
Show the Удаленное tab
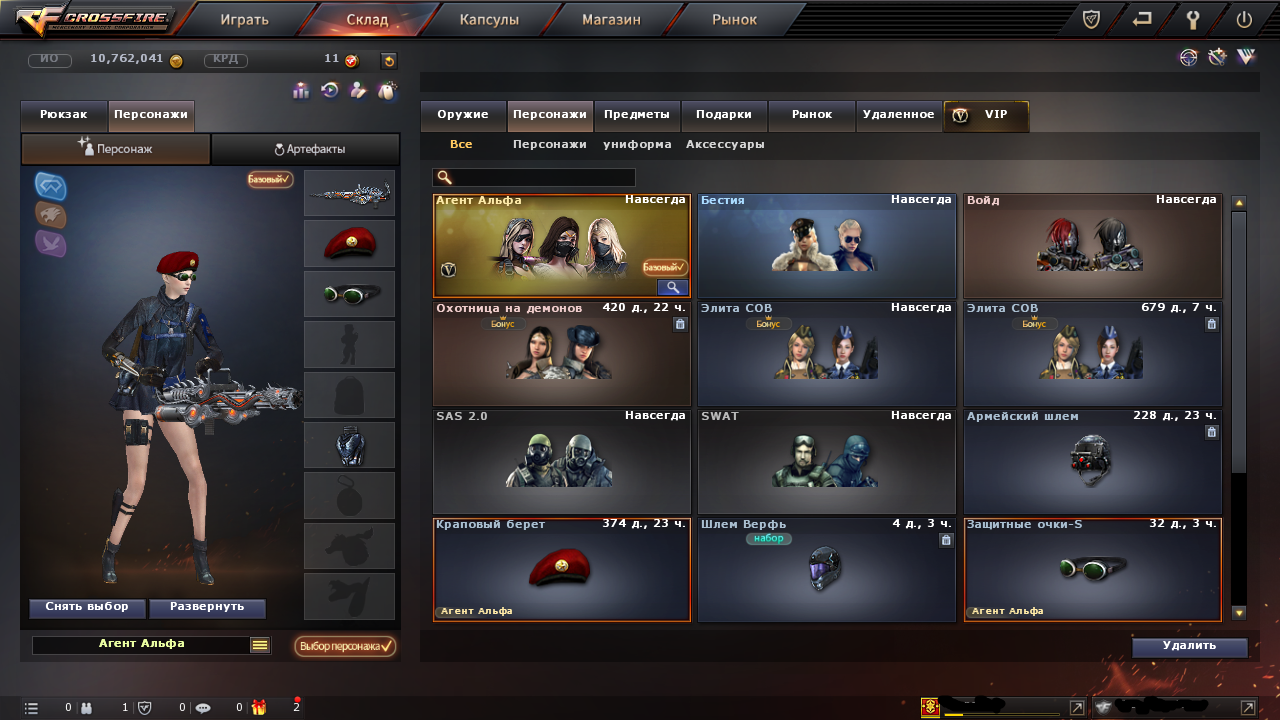(x=898, y=115)
